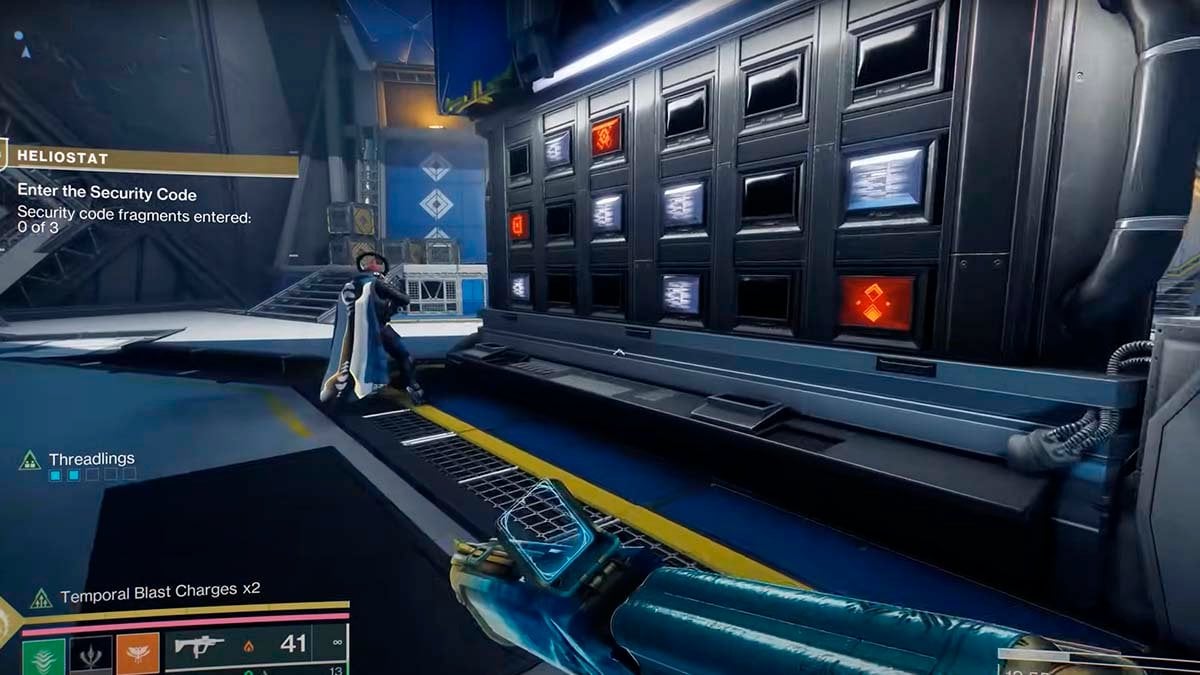Open the Heliostat objective tracker banner

[150, 159]
